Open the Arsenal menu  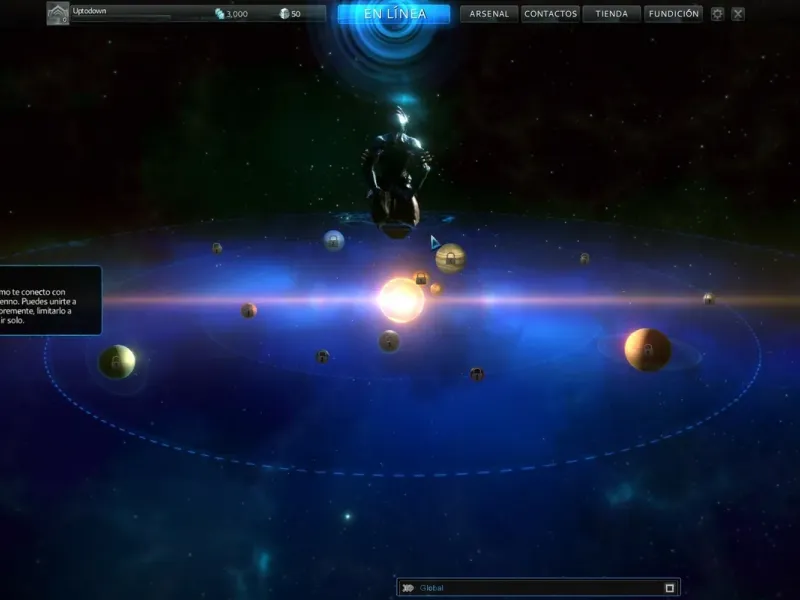point(489,14)
